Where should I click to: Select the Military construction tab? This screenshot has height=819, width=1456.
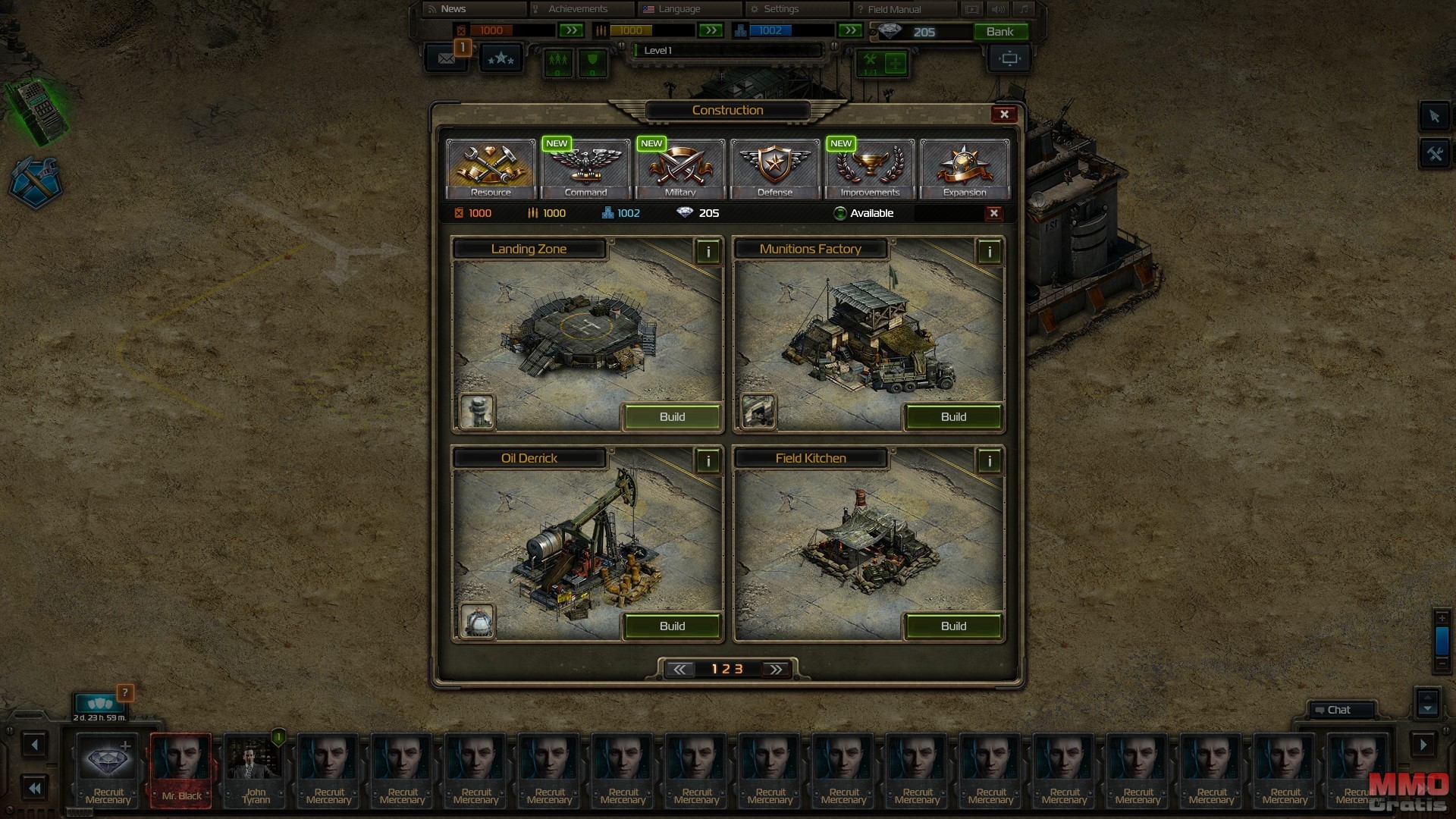(680, 168)
